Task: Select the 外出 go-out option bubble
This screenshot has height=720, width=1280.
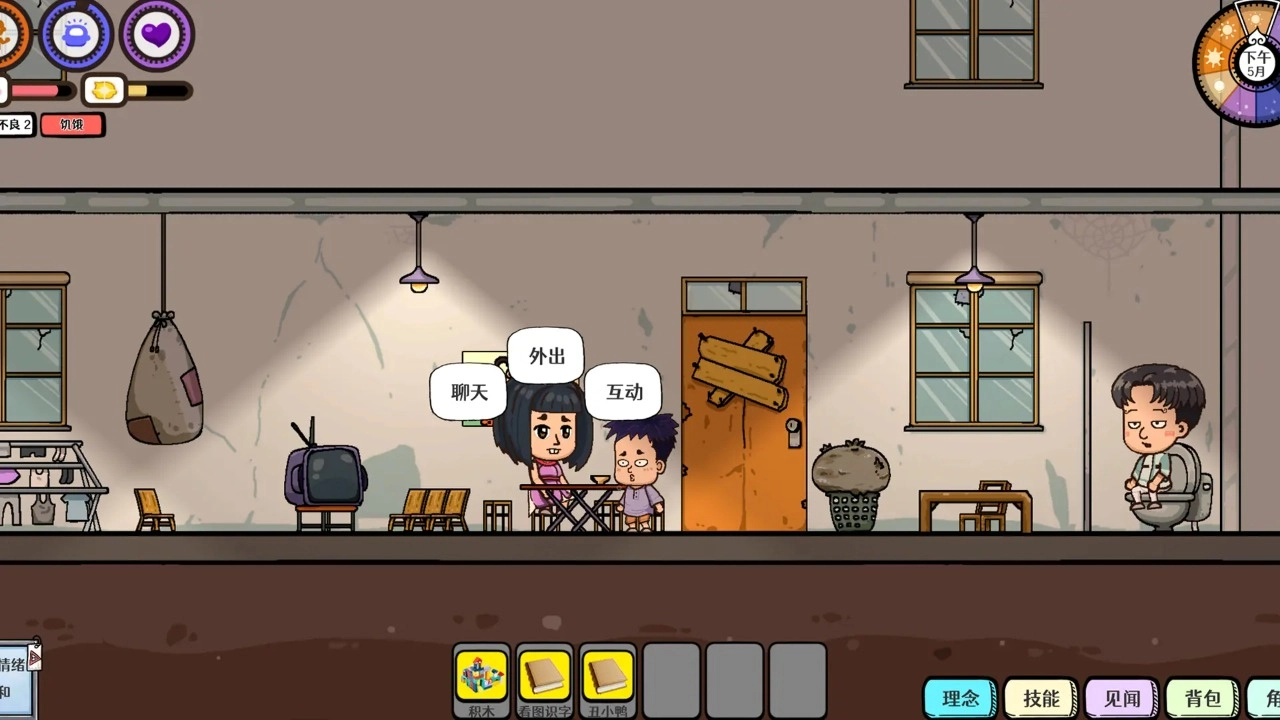Action: tap(545, 356)
